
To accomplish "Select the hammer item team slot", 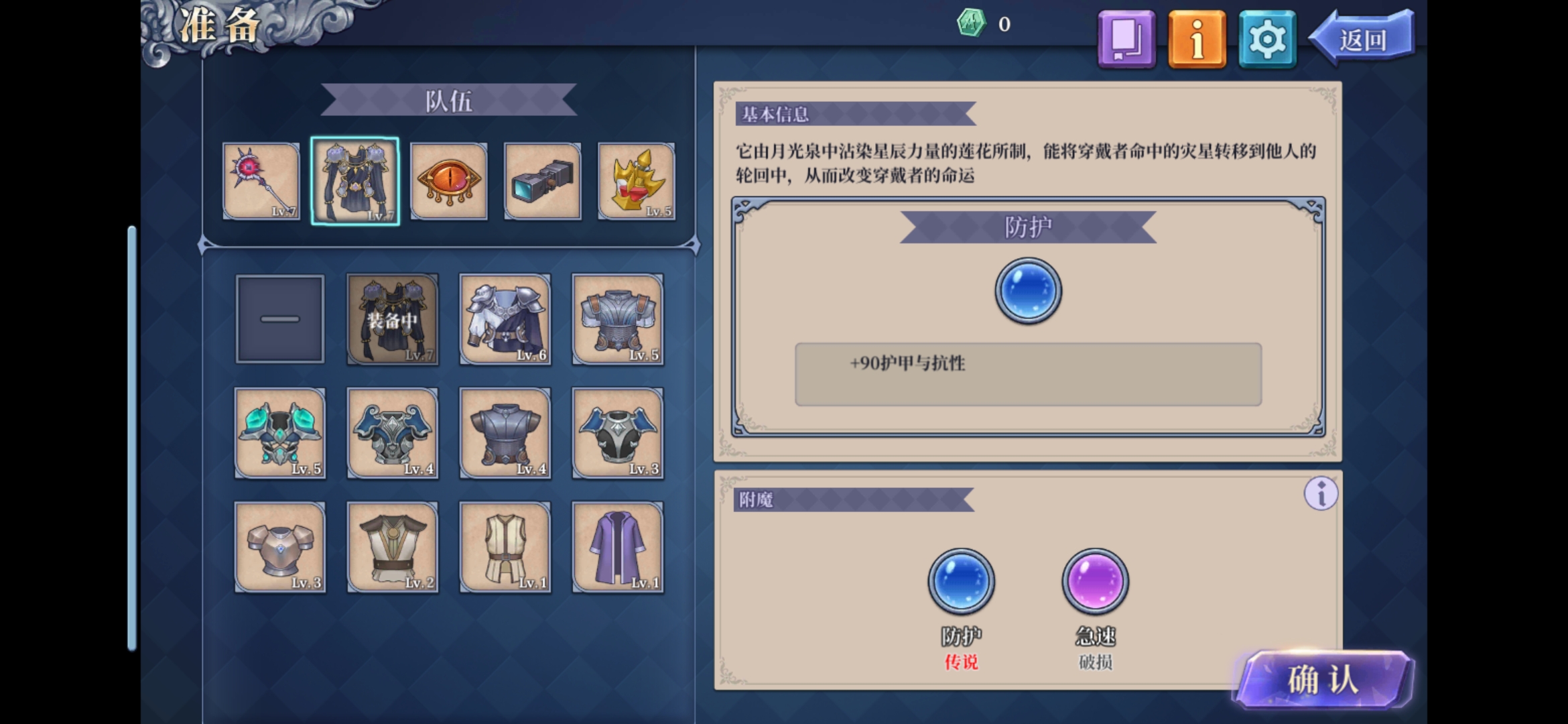I will click(x=542, y=181).
